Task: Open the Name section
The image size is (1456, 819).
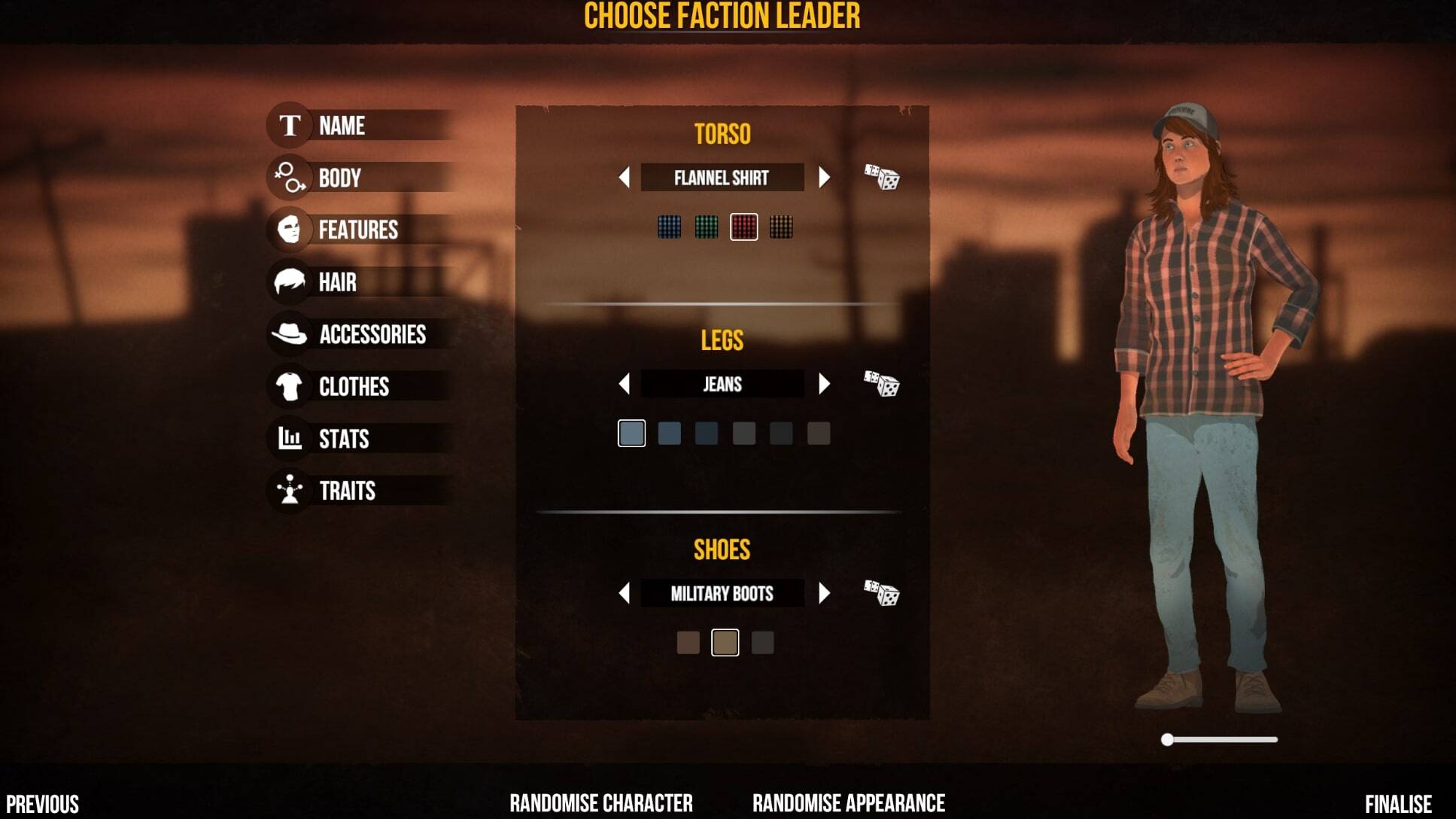Action: click(x=342, y=126)
